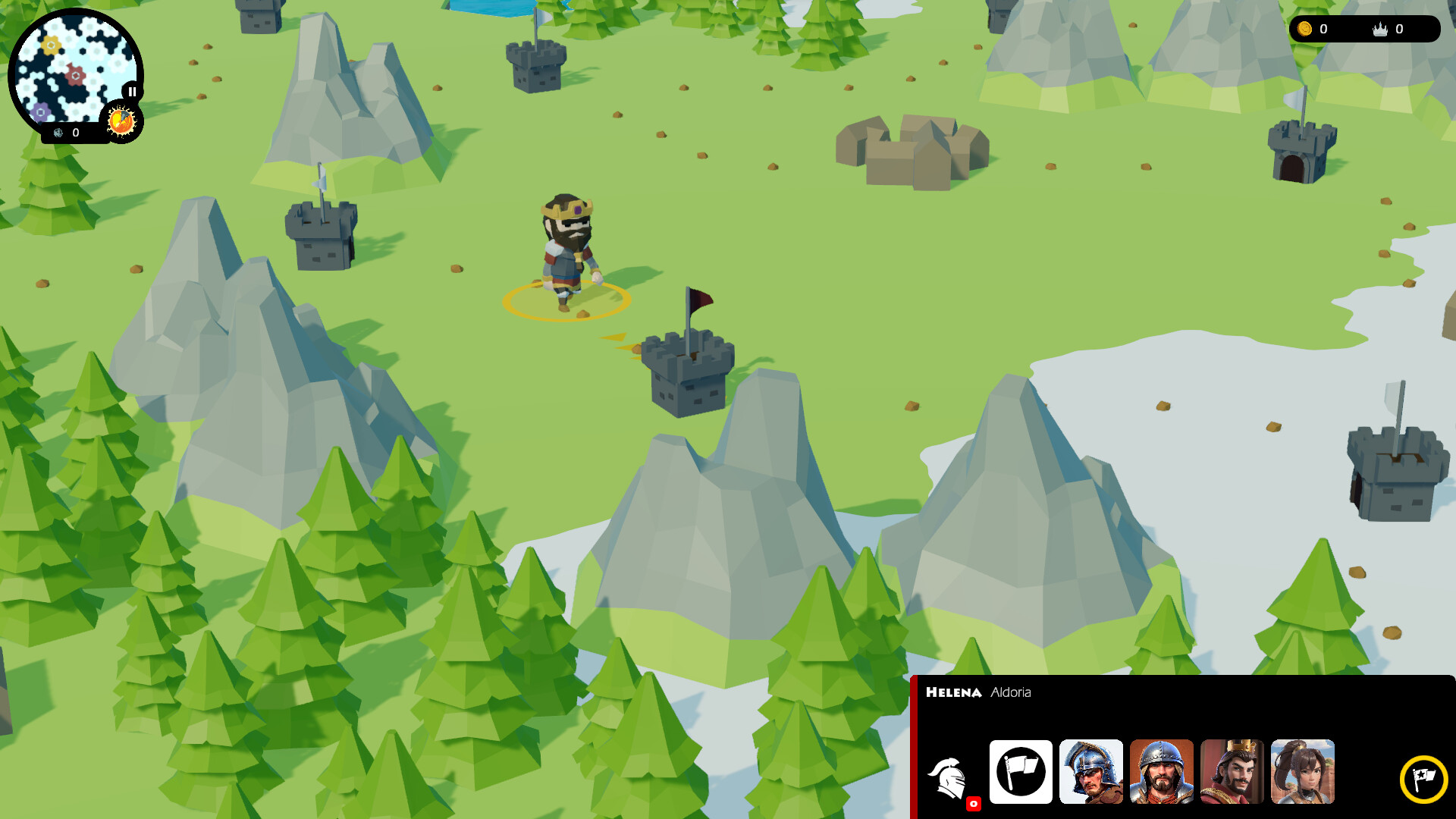Select the white flag banner card

(1020, 773)
